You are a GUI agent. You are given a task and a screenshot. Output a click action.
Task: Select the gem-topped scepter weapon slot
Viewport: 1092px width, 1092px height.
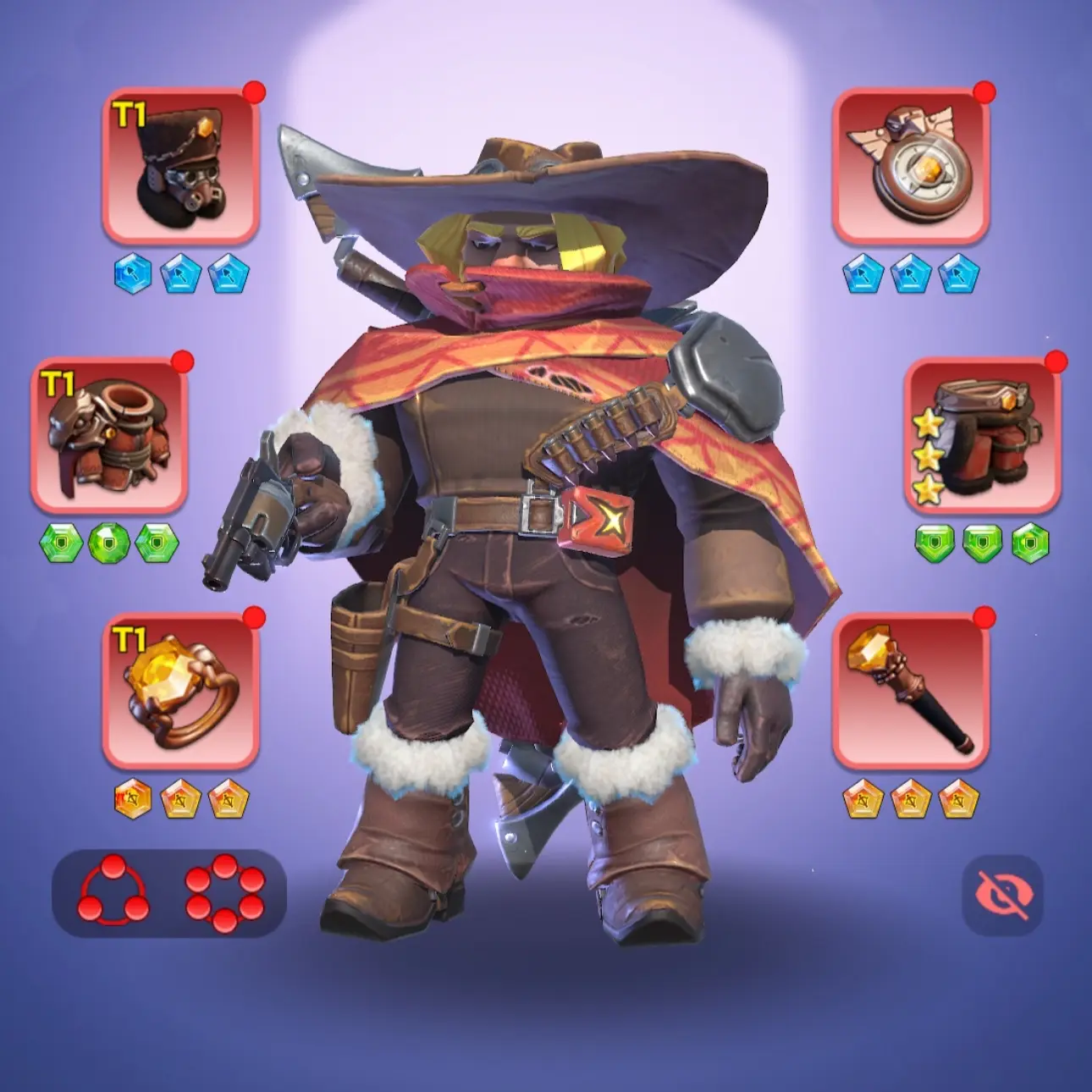(910, 691)
